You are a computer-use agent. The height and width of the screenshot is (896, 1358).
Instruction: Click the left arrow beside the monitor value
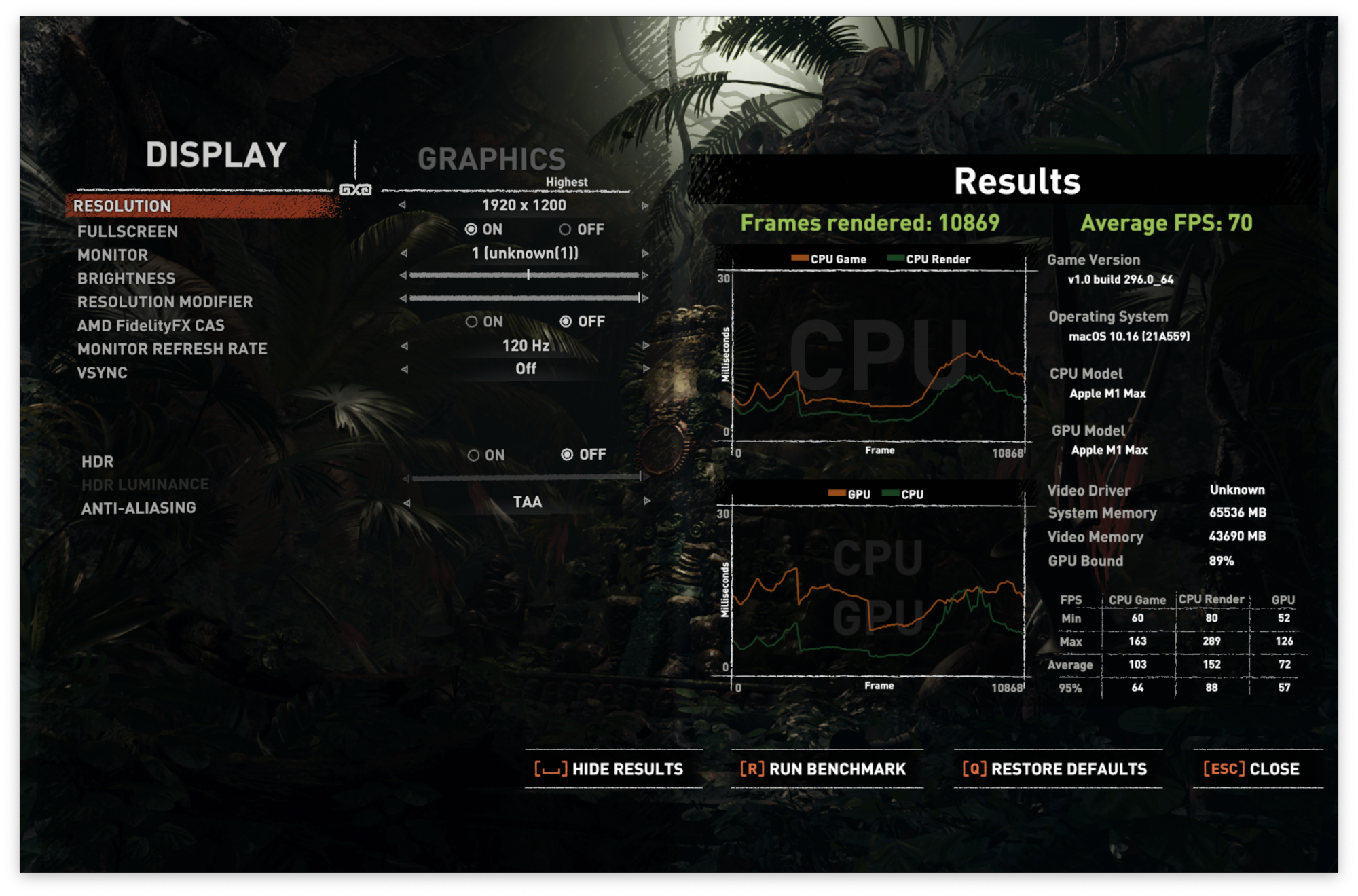pos(404,253)
